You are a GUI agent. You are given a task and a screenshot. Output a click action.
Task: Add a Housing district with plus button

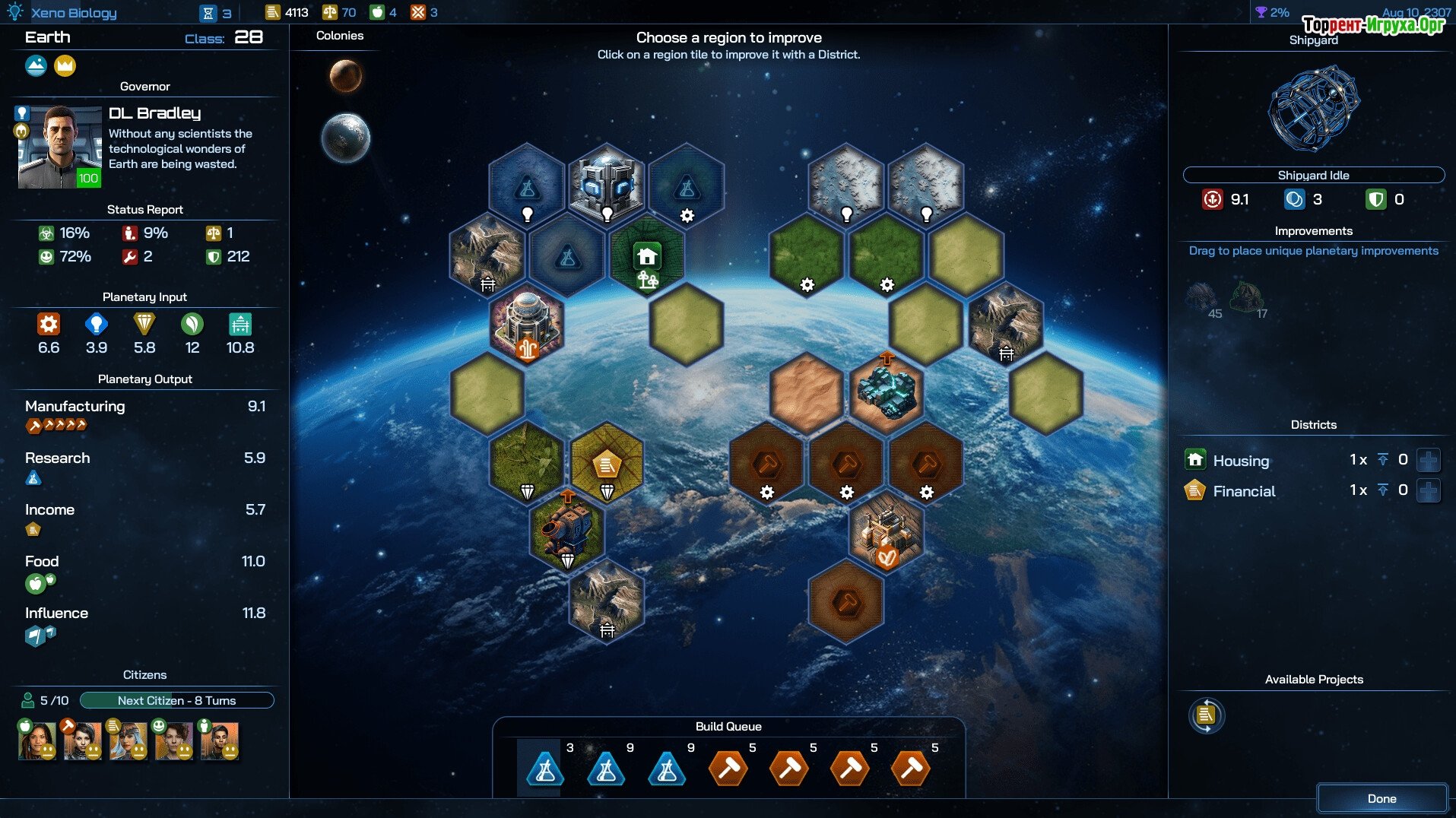coord(1428,460)
